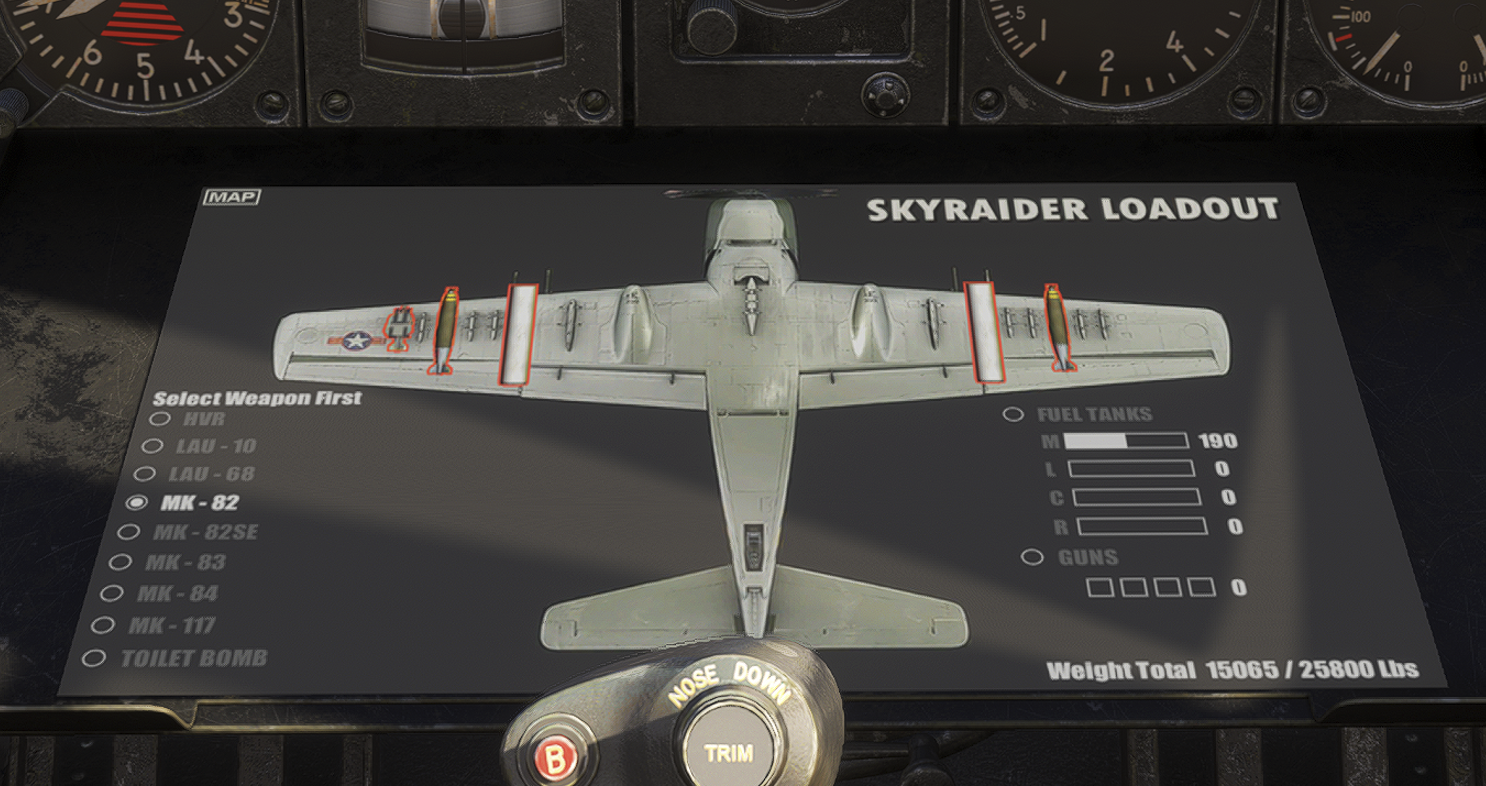Toggle the GUNS option

click(1031, 557)
